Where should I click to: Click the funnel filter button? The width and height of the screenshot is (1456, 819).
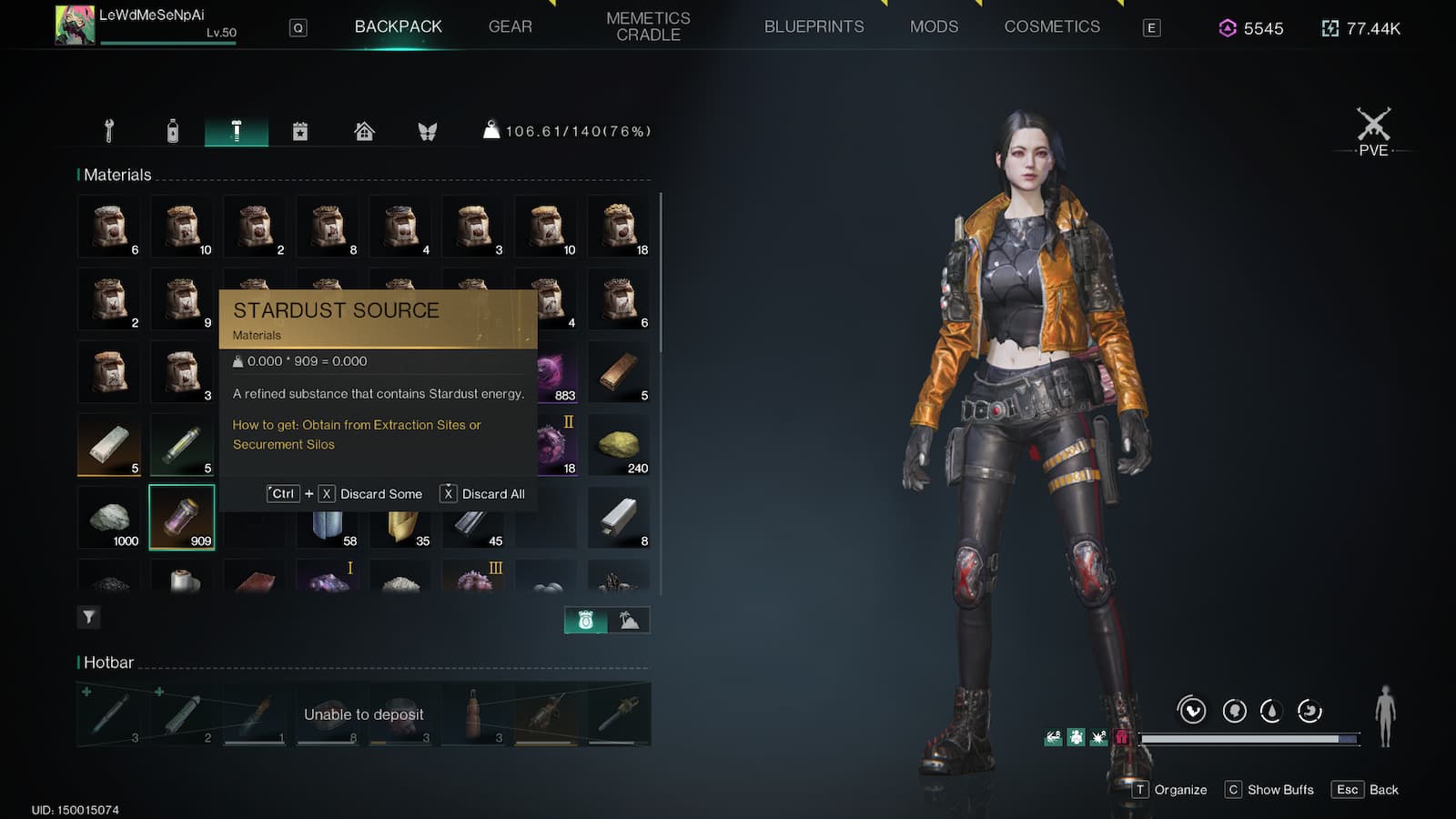tap(88, 618)
